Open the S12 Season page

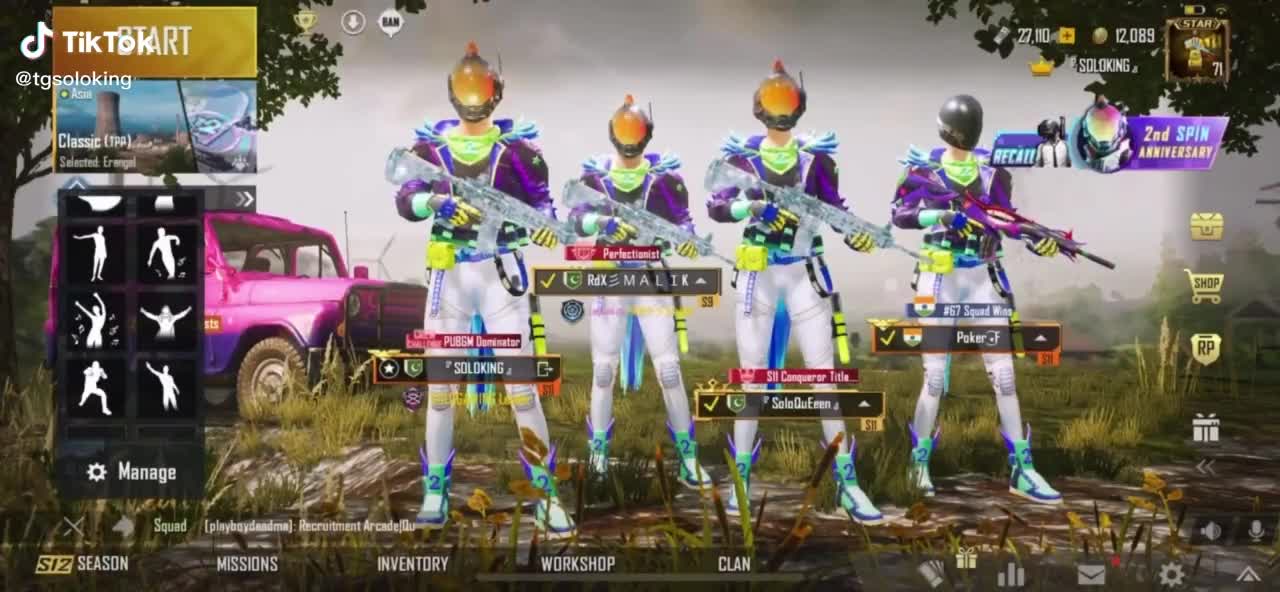tap(83, 564)
